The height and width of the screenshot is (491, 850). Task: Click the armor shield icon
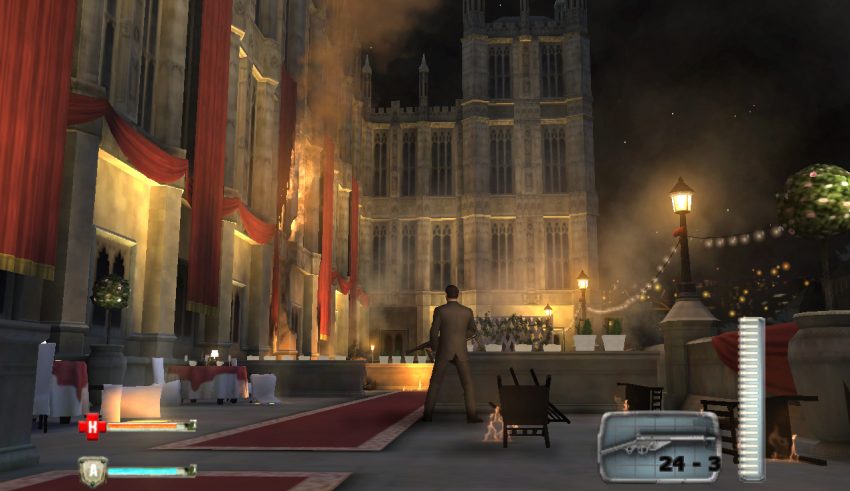point(91,471)
